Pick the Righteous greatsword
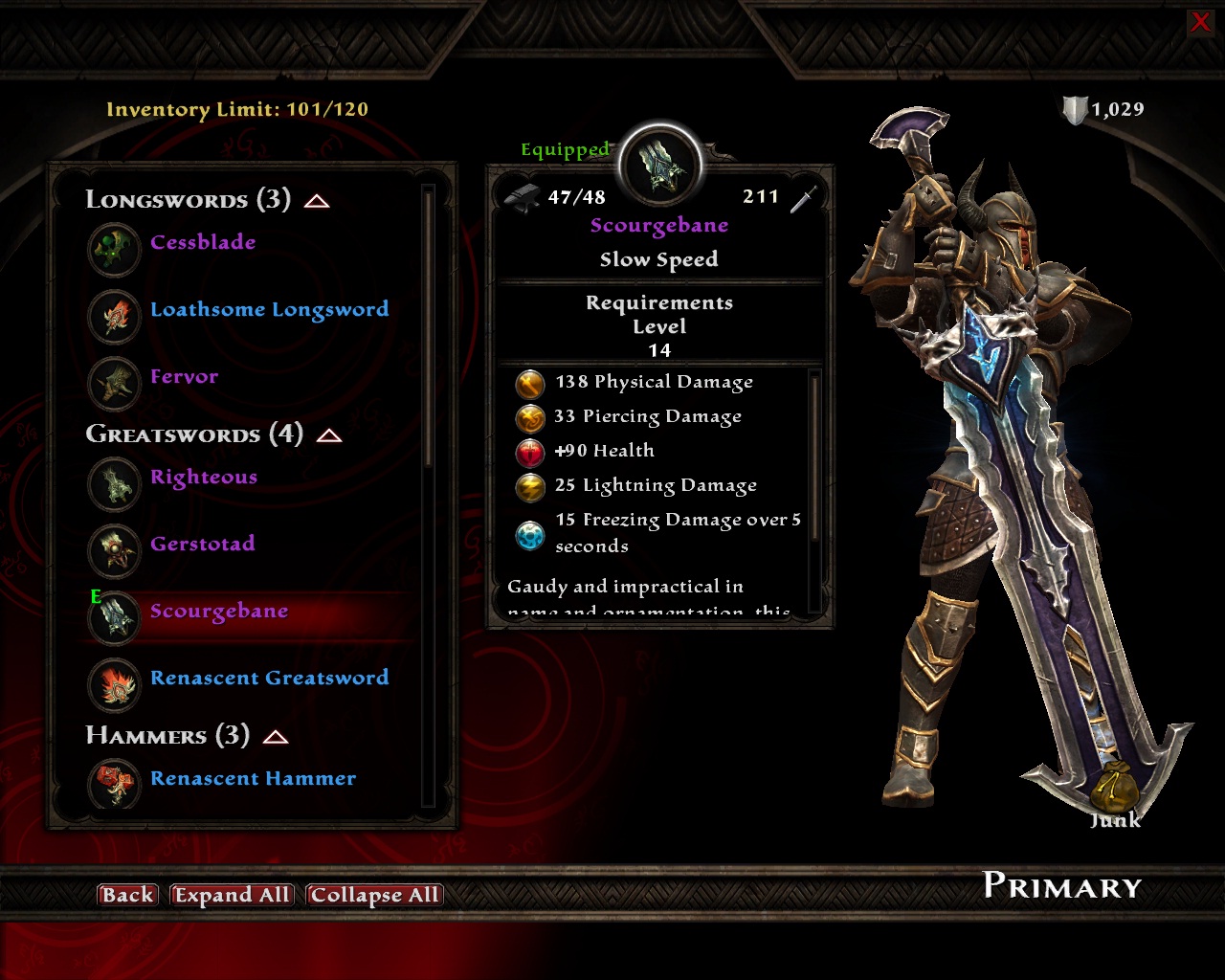 [203, 478]
